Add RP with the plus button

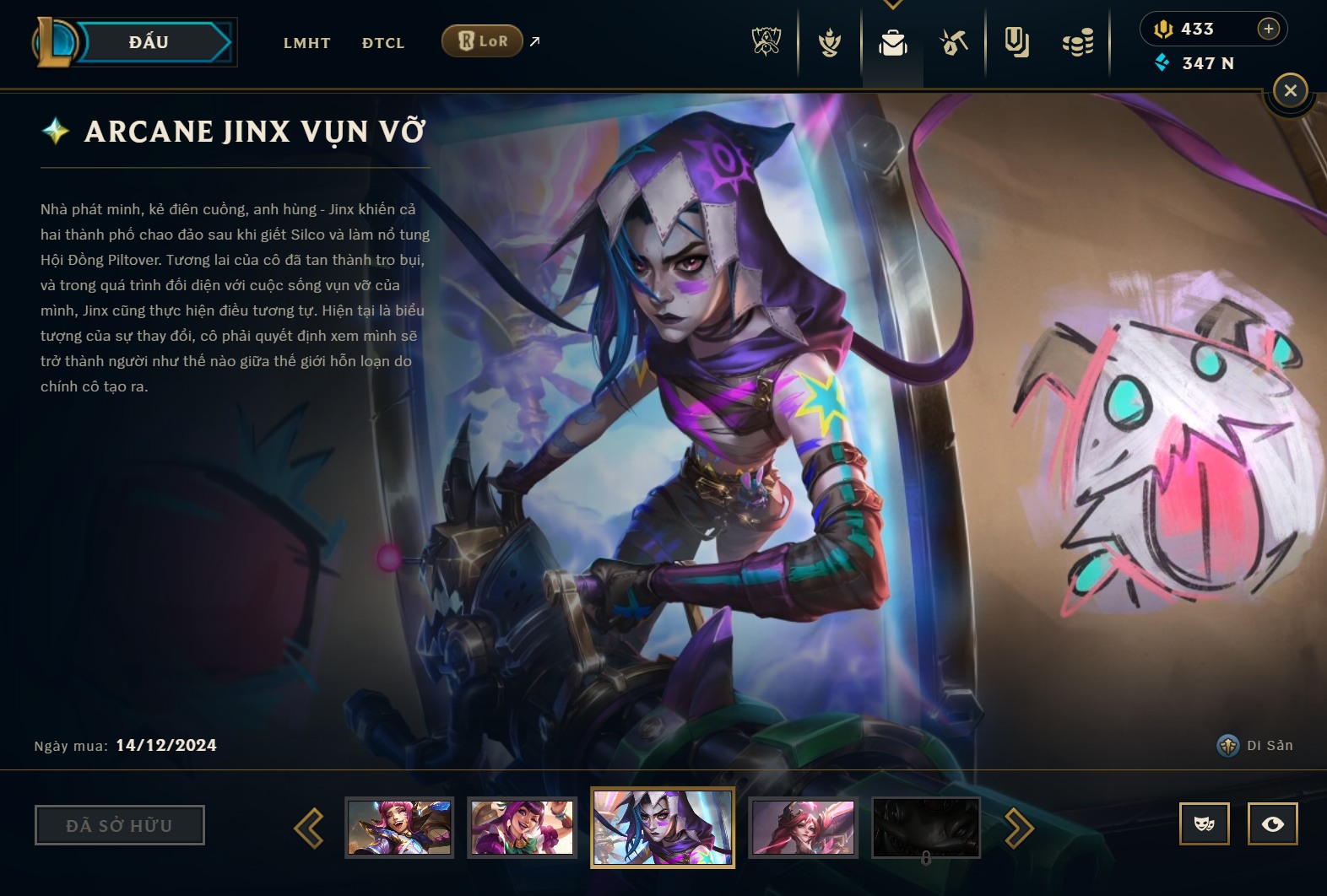click(1268, 29)
